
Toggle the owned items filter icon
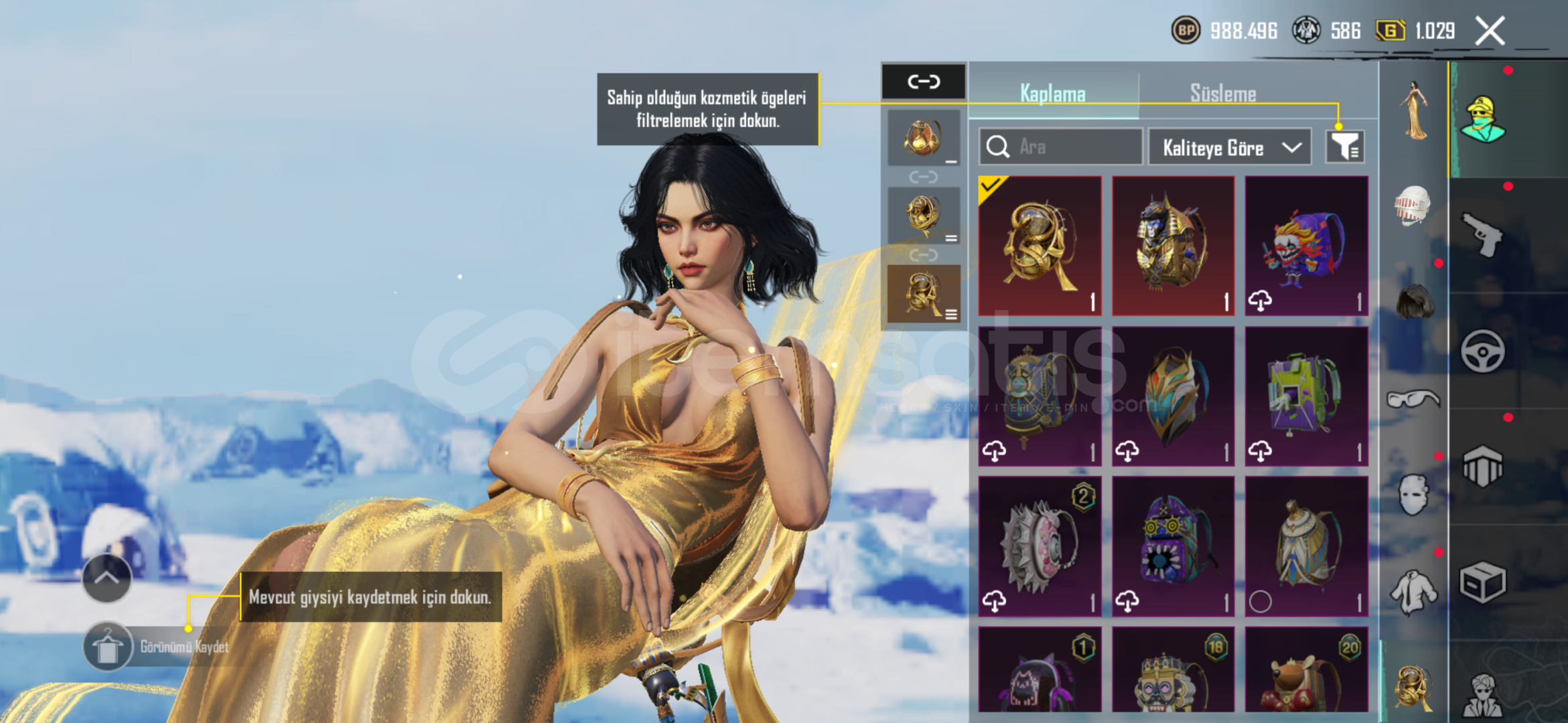click(x=1344, y=147)
